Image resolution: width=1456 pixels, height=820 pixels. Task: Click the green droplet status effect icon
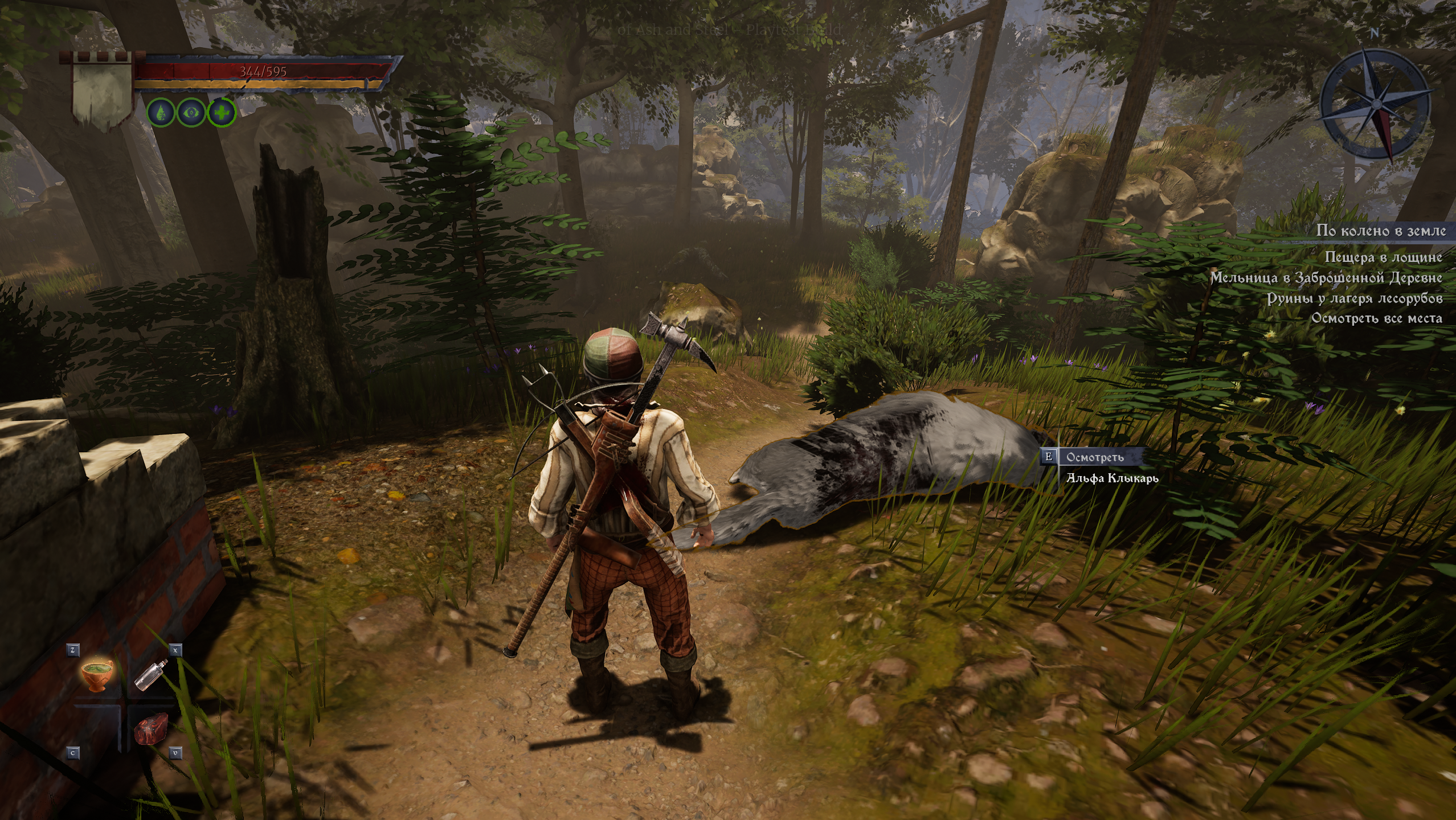[x=161, y=113]
